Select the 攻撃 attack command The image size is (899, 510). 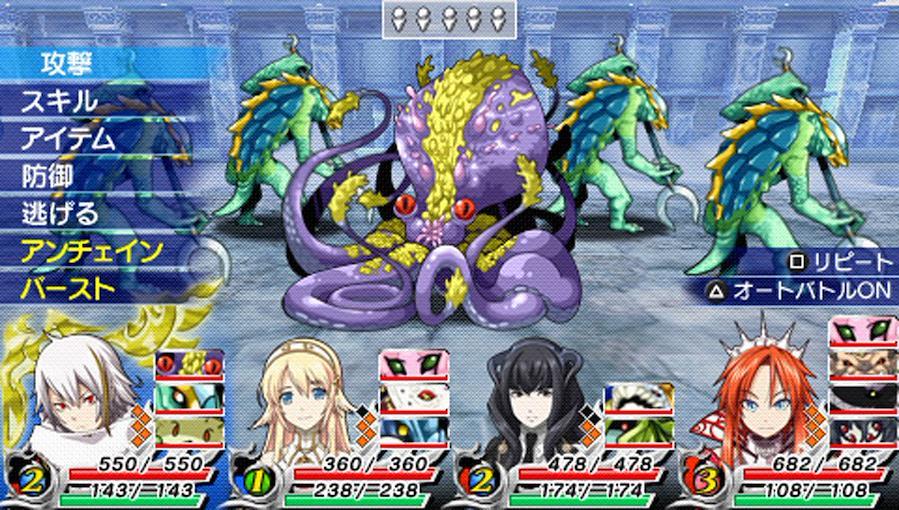(68, 63)
